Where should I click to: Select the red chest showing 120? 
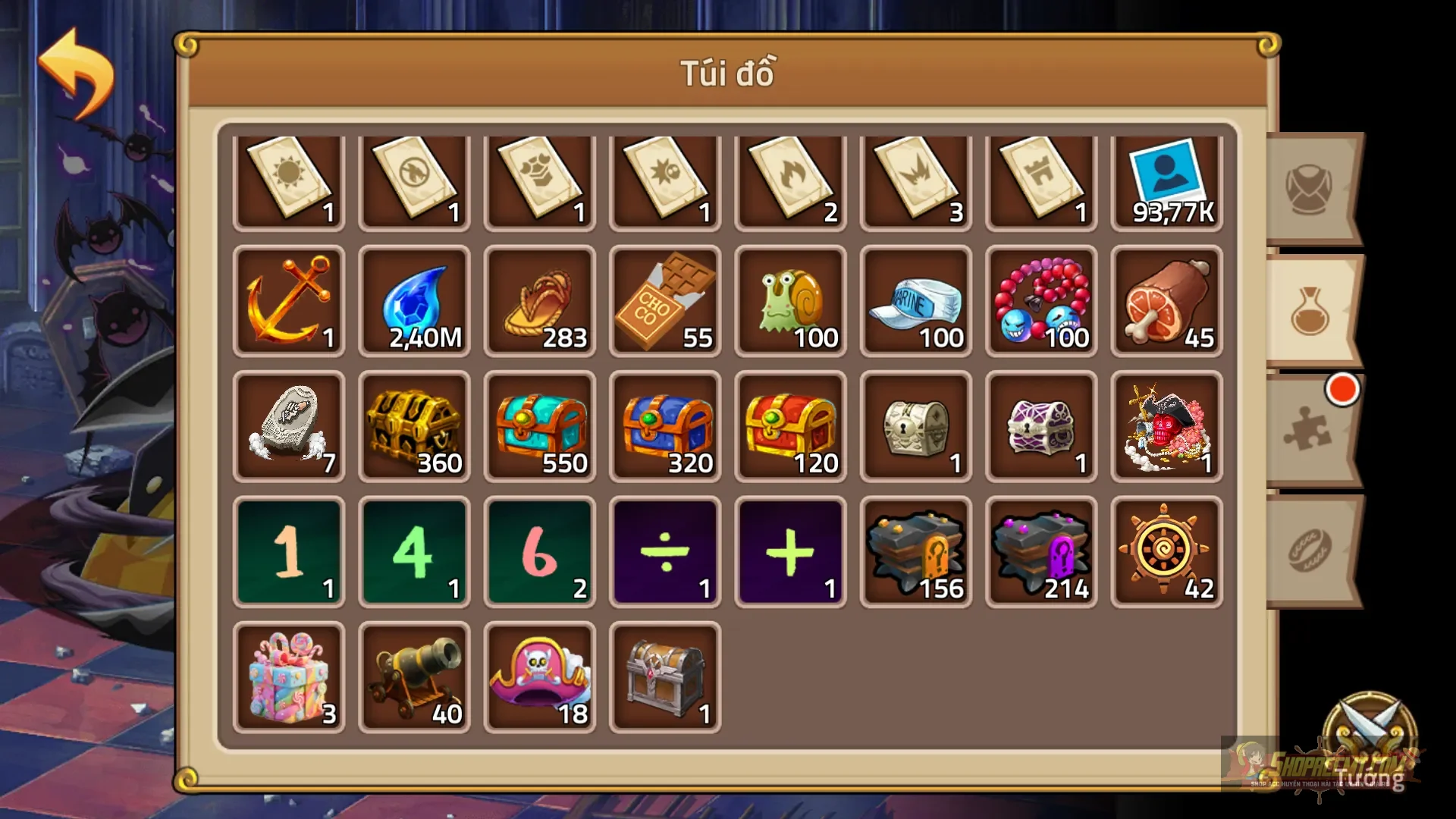pos(790,427)
